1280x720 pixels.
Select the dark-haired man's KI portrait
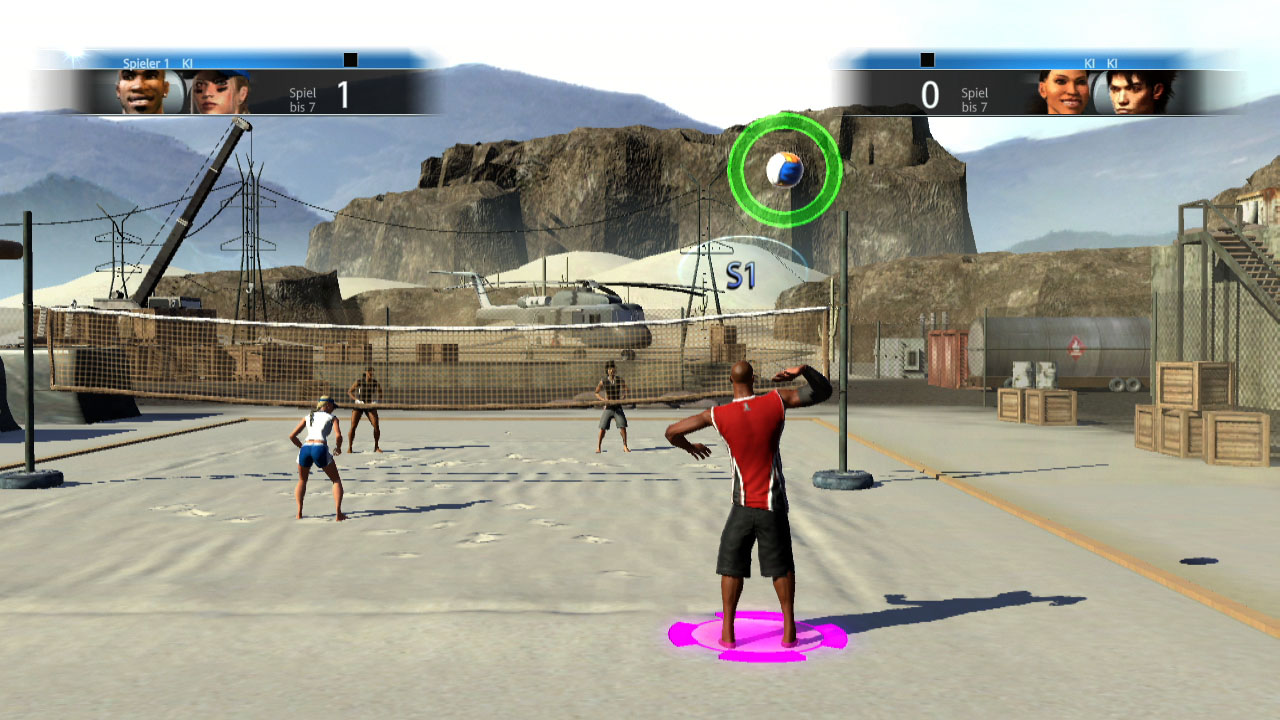1141,93
